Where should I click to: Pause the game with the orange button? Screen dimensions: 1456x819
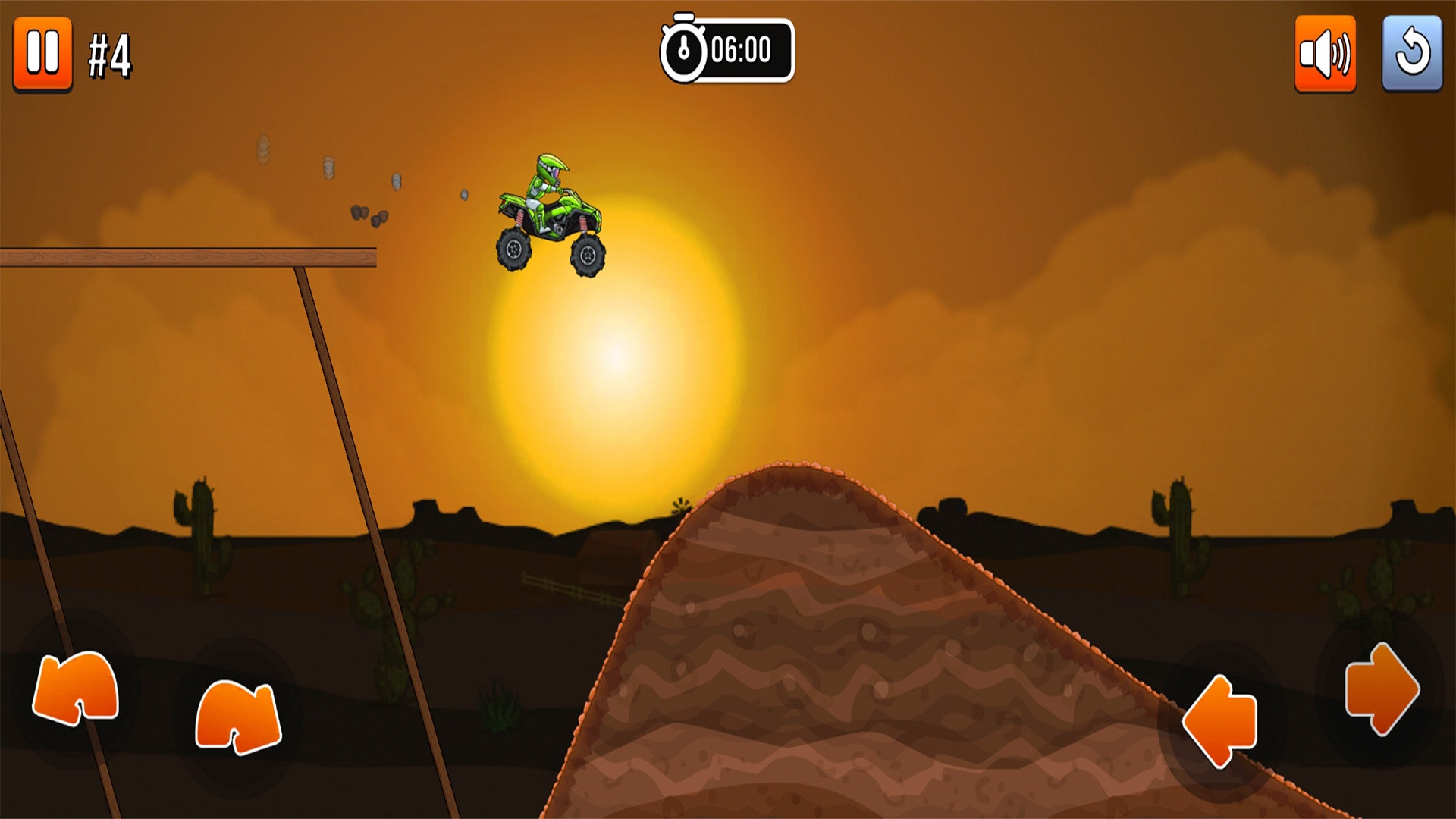(x=42, y=54)
